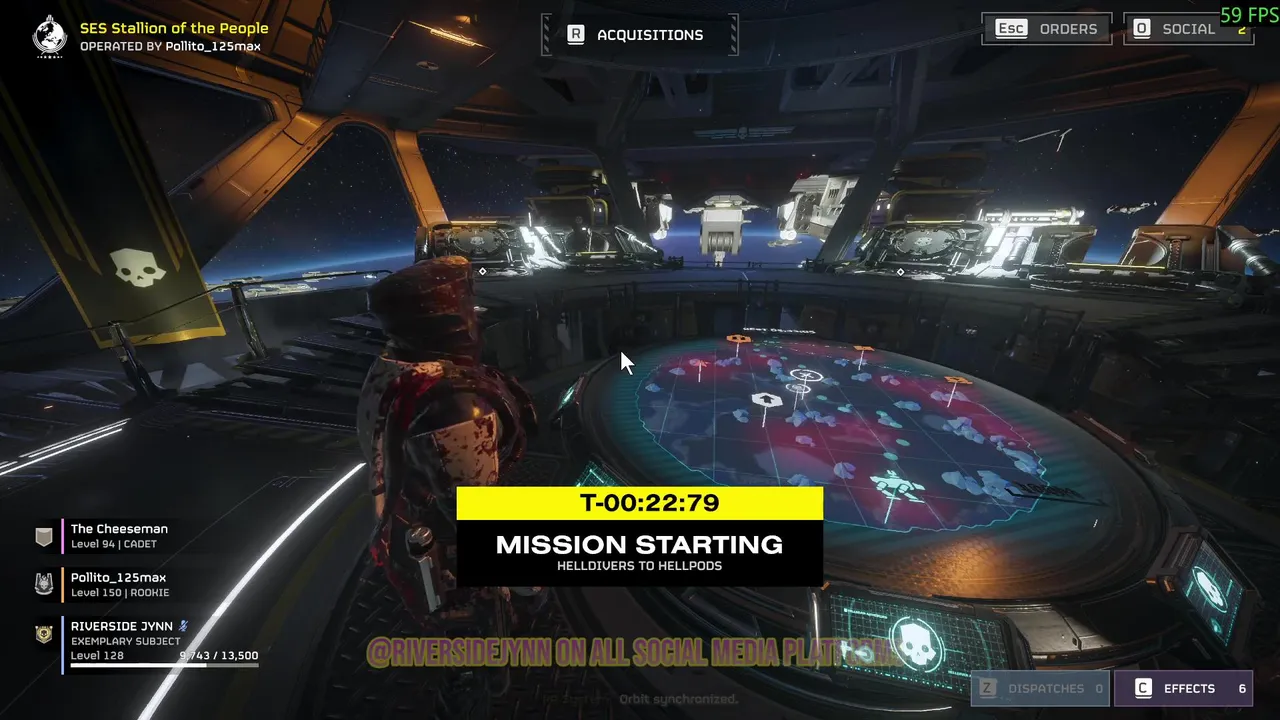Open the Acquisitions menu
Viewport: 1280px width, 720px height.
point(639,35)
